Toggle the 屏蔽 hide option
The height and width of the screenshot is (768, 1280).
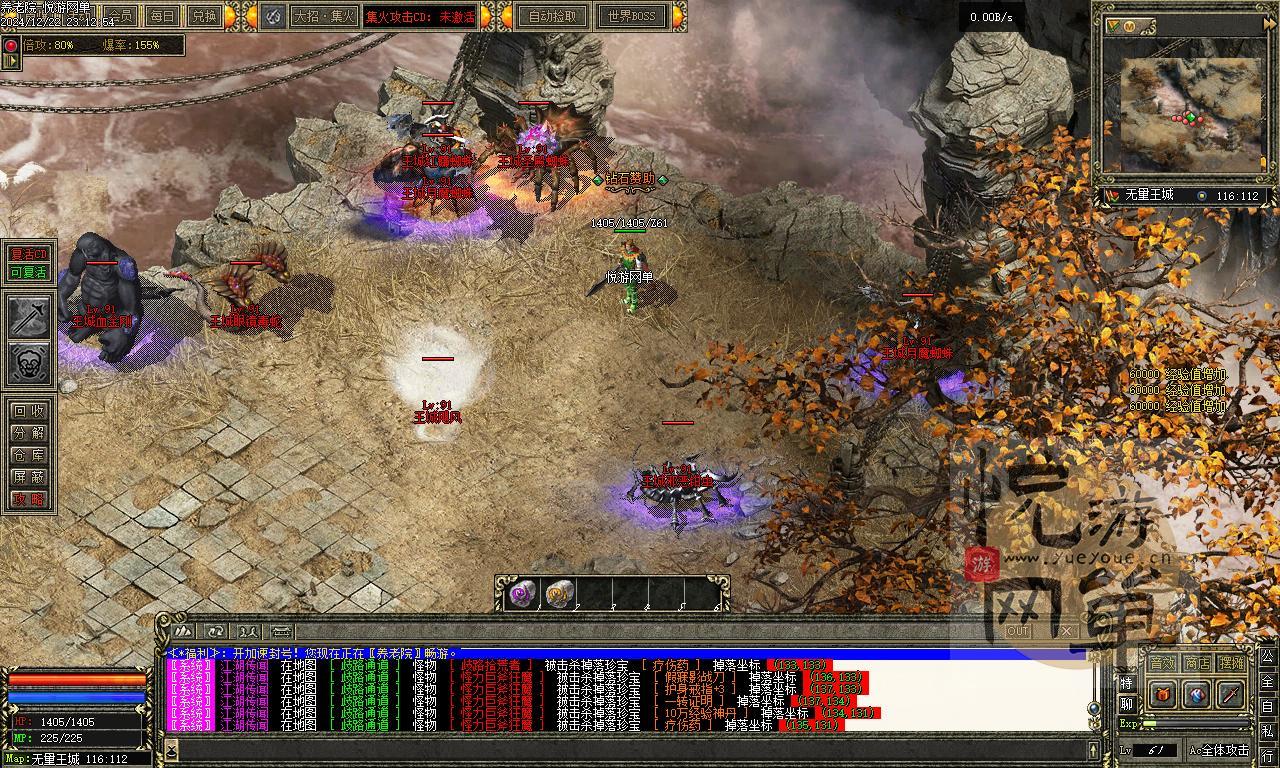(29, 477)
